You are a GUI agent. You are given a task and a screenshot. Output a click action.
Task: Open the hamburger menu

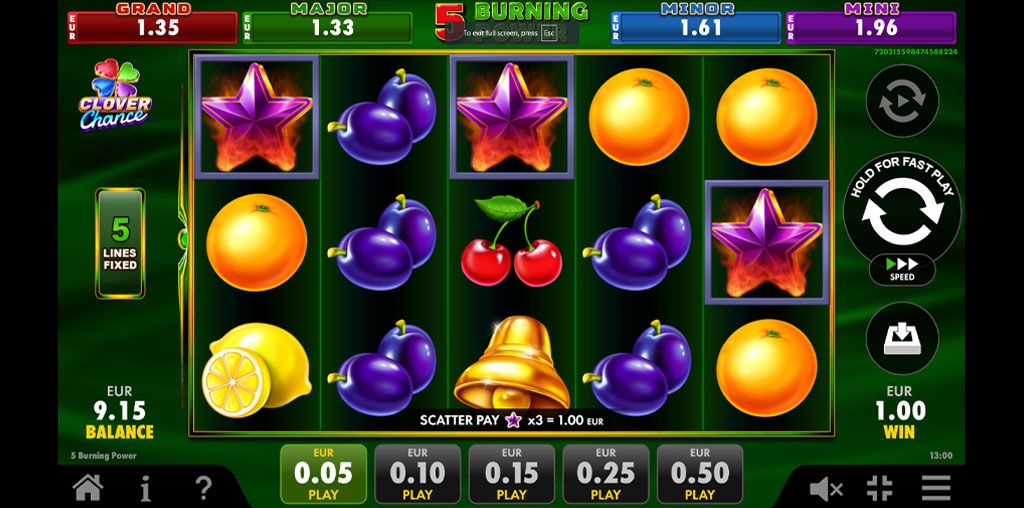(936, 488)
